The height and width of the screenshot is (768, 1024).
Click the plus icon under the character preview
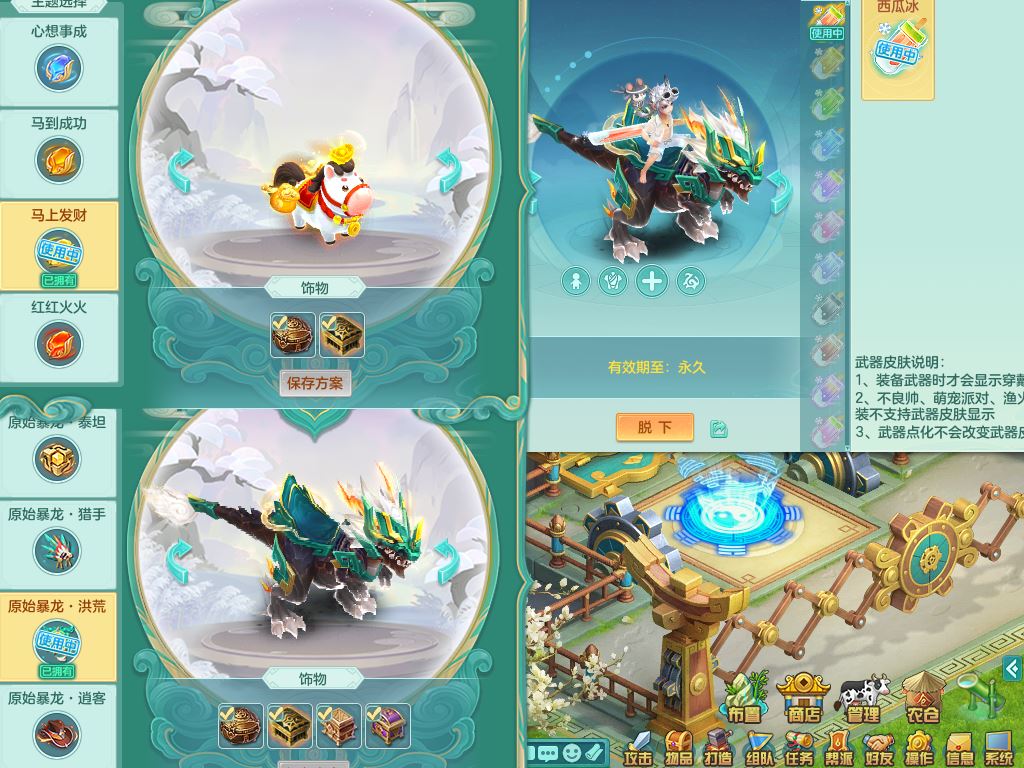pos(651,281)
